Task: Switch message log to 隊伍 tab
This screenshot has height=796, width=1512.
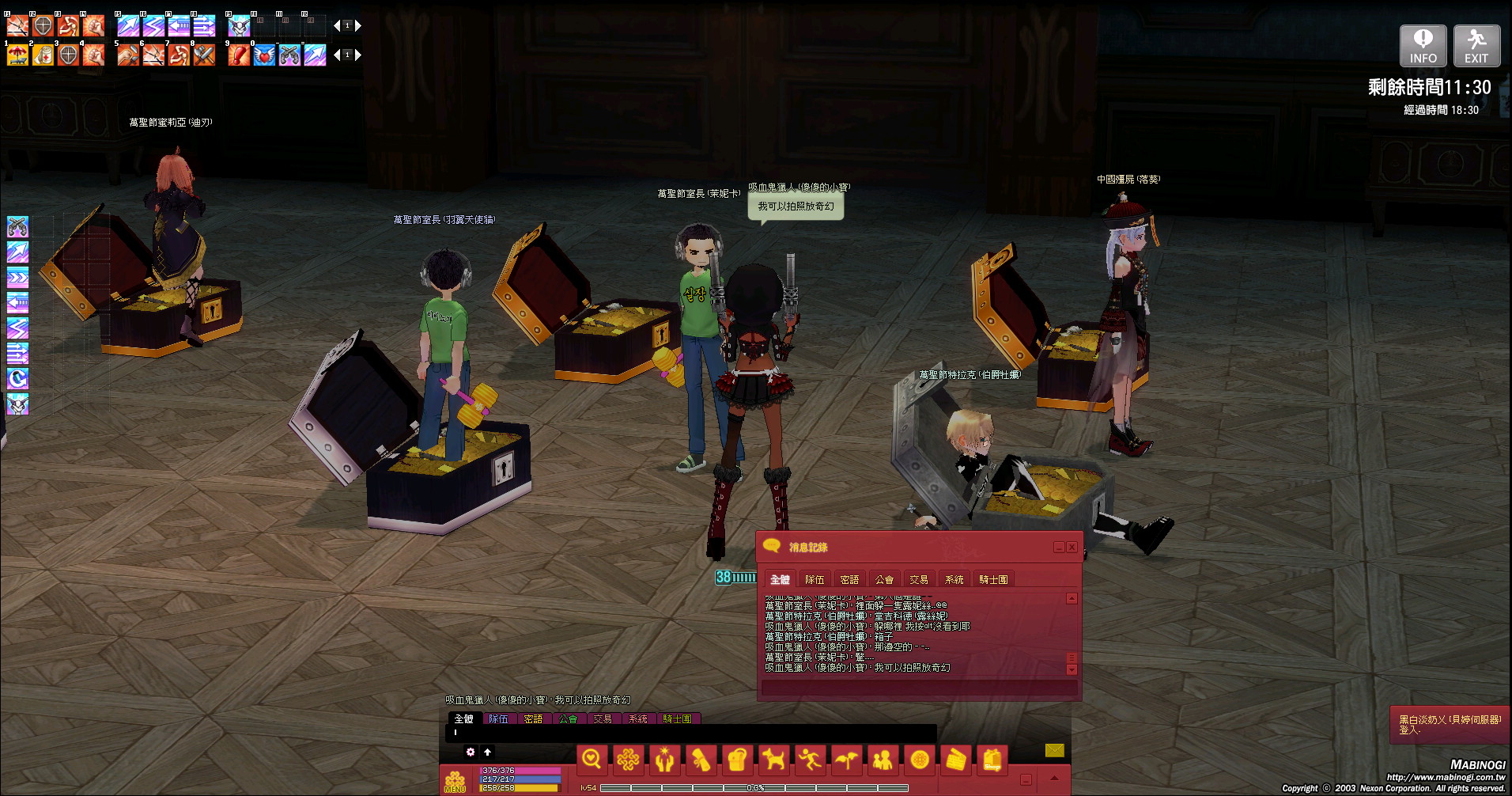Action: (x=815, y=580)
